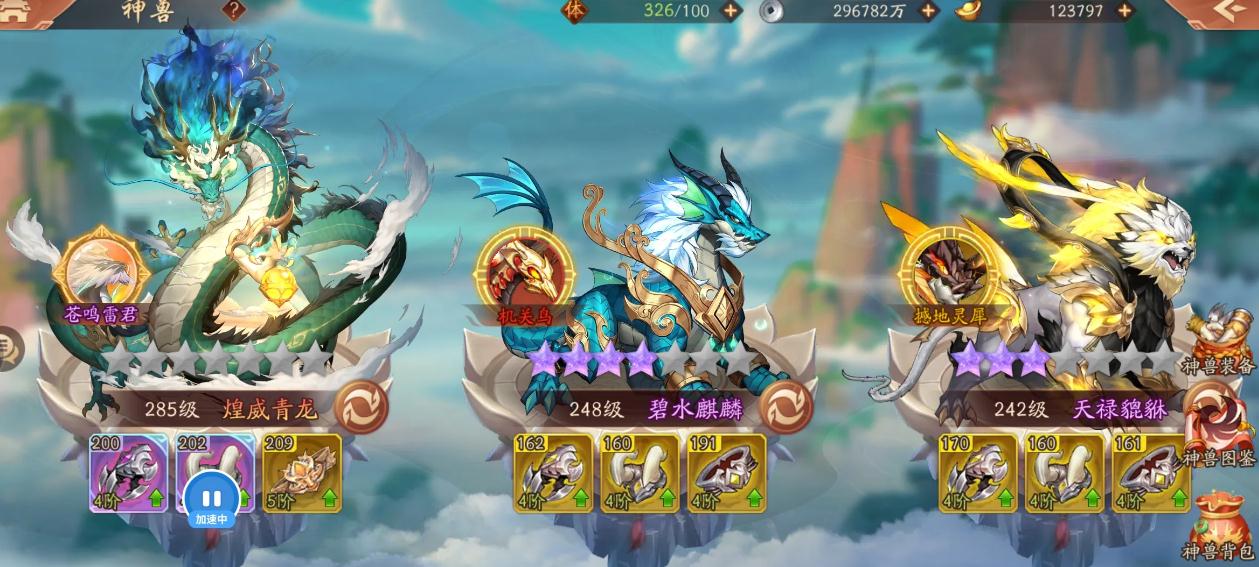Select 煌威青龙's level 209 armor slot
The width and height of the screenshot is (1259, 567).
[301, 472]
